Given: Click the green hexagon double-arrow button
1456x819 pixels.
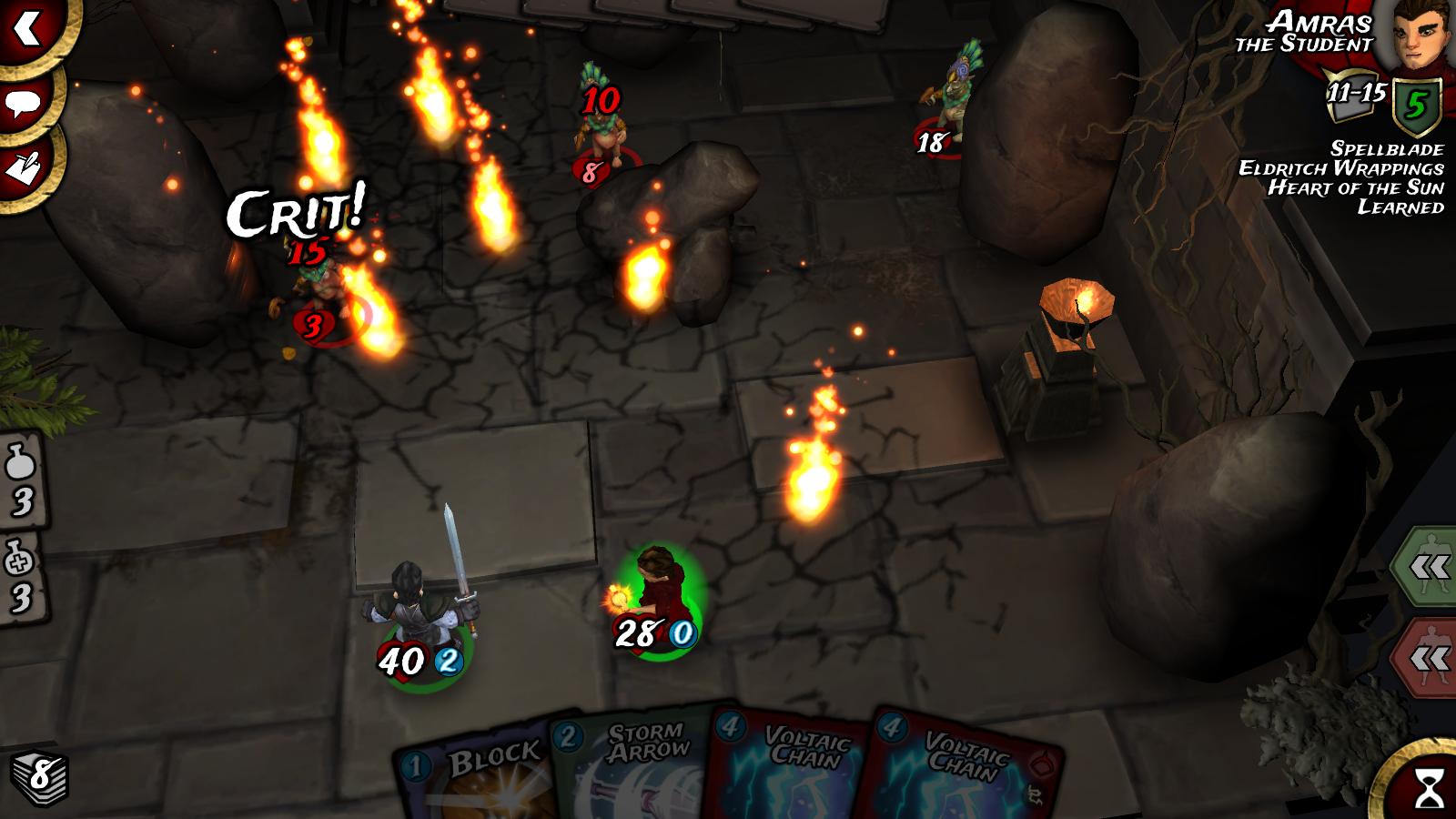Looking at the screenshot, I should [1428, 569].
